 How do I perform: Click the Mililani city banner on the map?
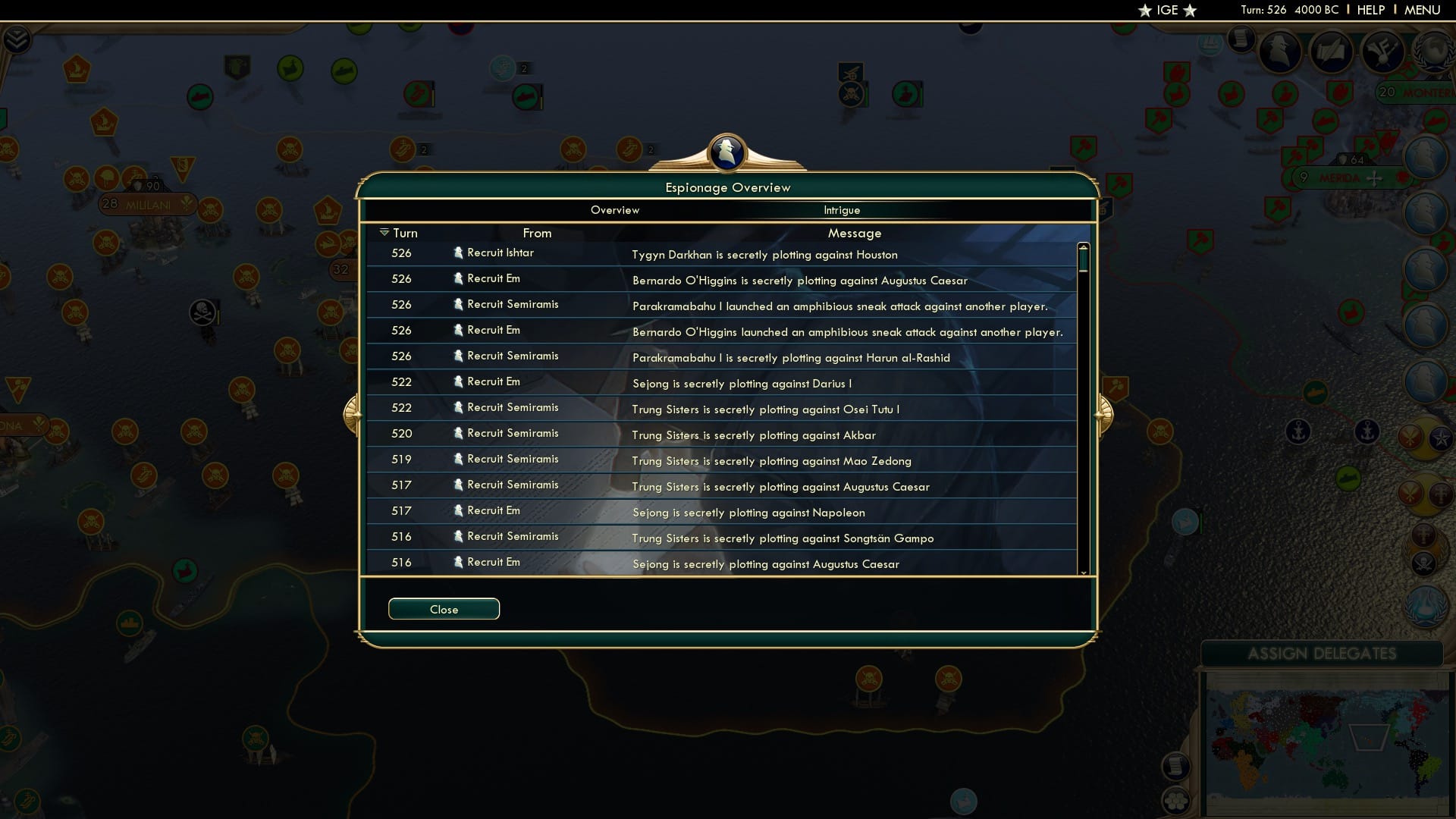tap(148, 203)
